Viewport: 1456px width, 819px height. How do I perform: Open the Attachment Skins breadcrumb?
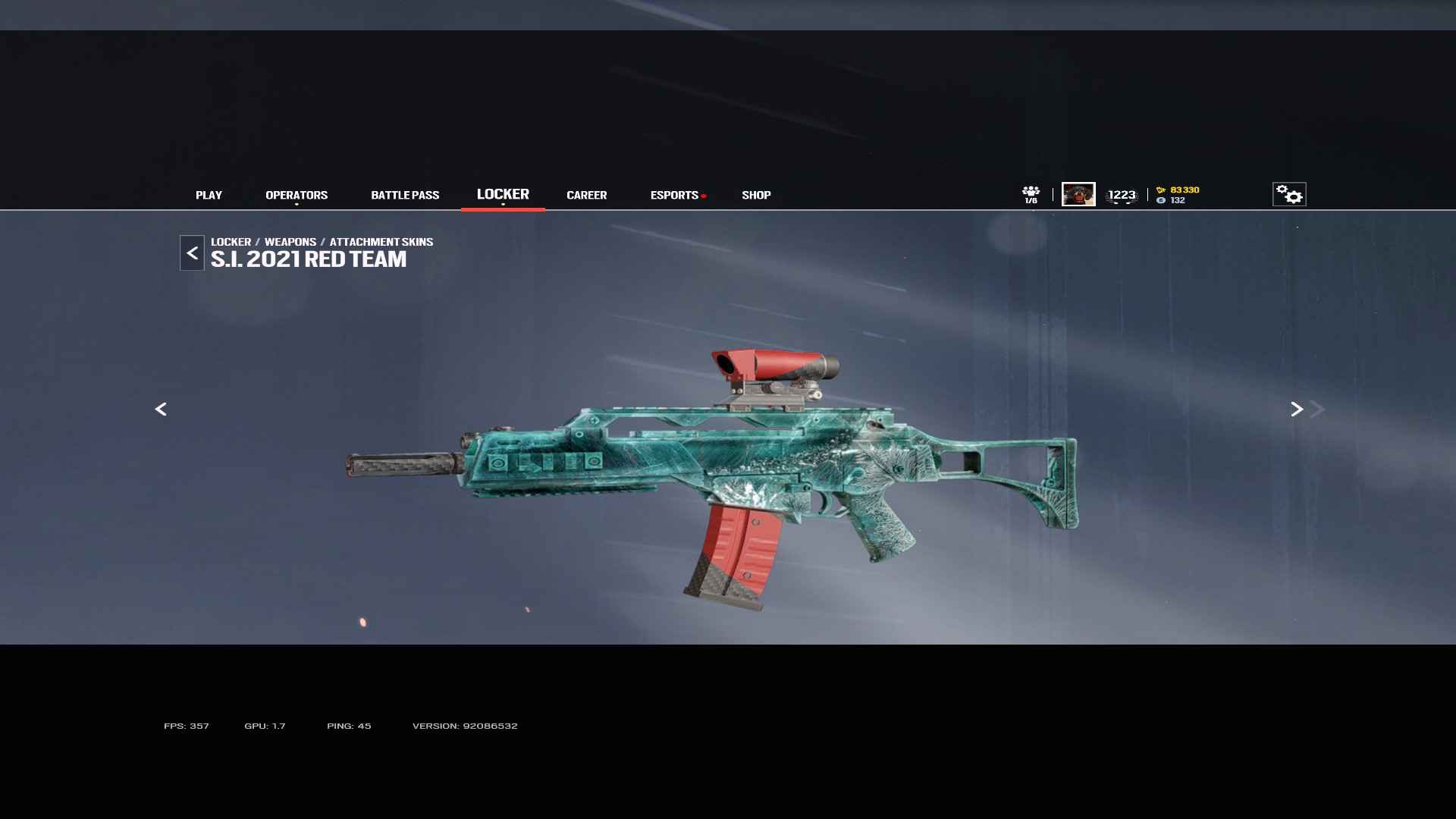pos(381,242)
